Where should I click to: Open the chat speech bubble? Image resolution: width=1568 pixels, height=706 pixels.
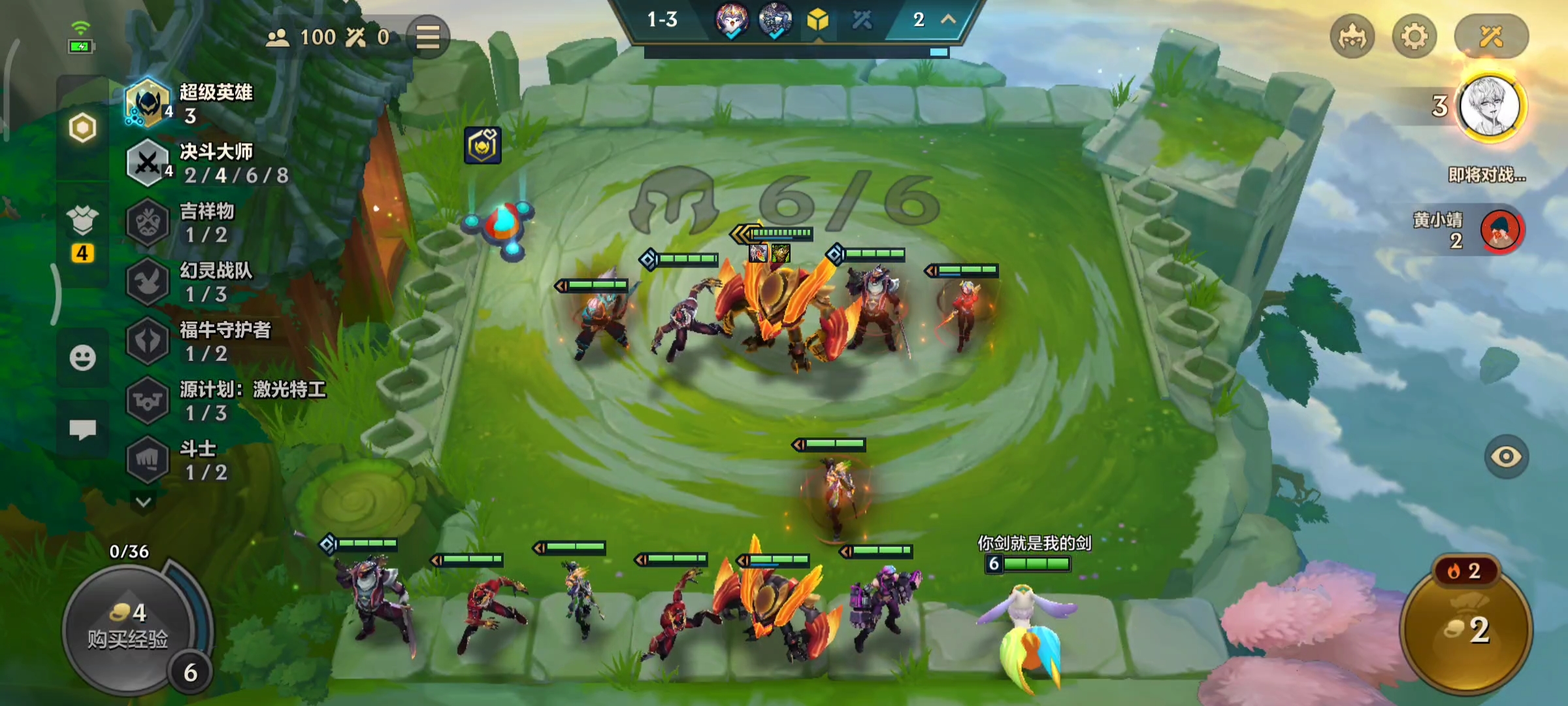tap(82, 429)
